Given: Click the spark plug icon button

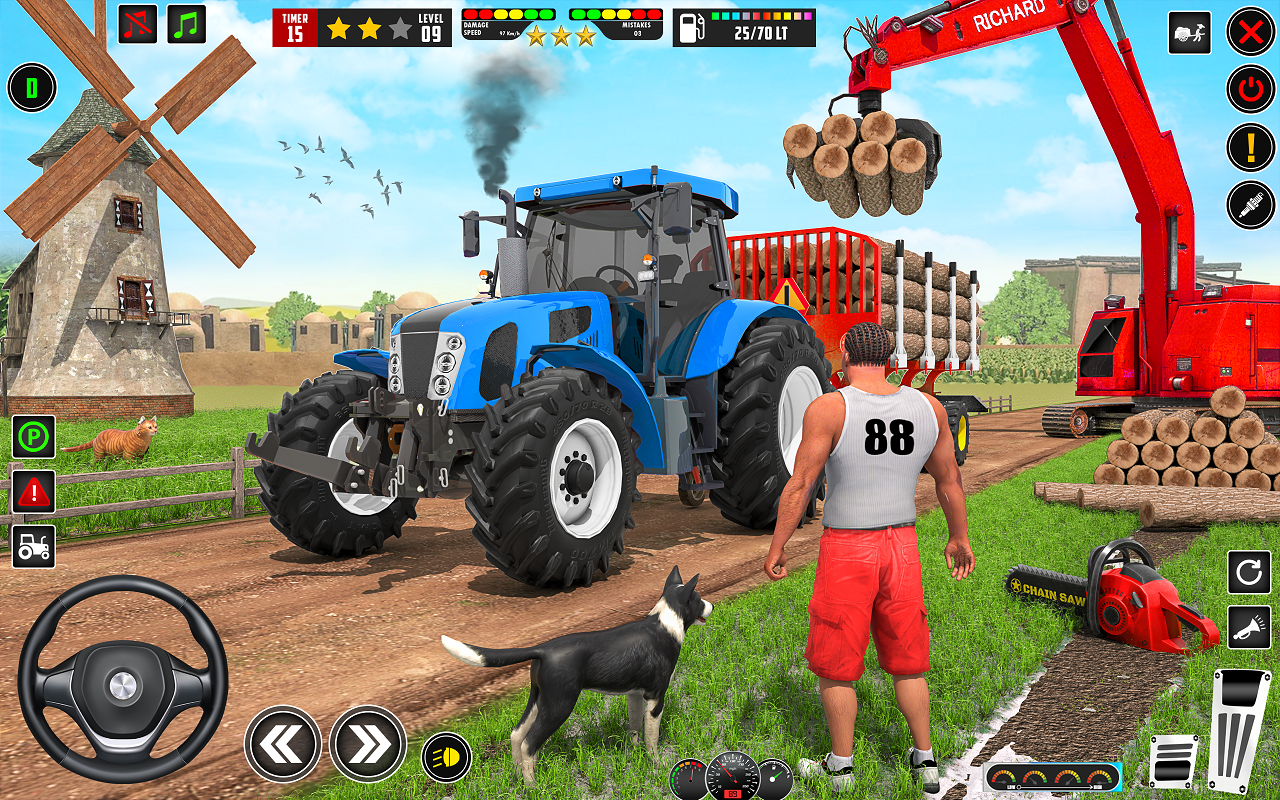Looking at the screenshot, I should tap(1250, 205).
